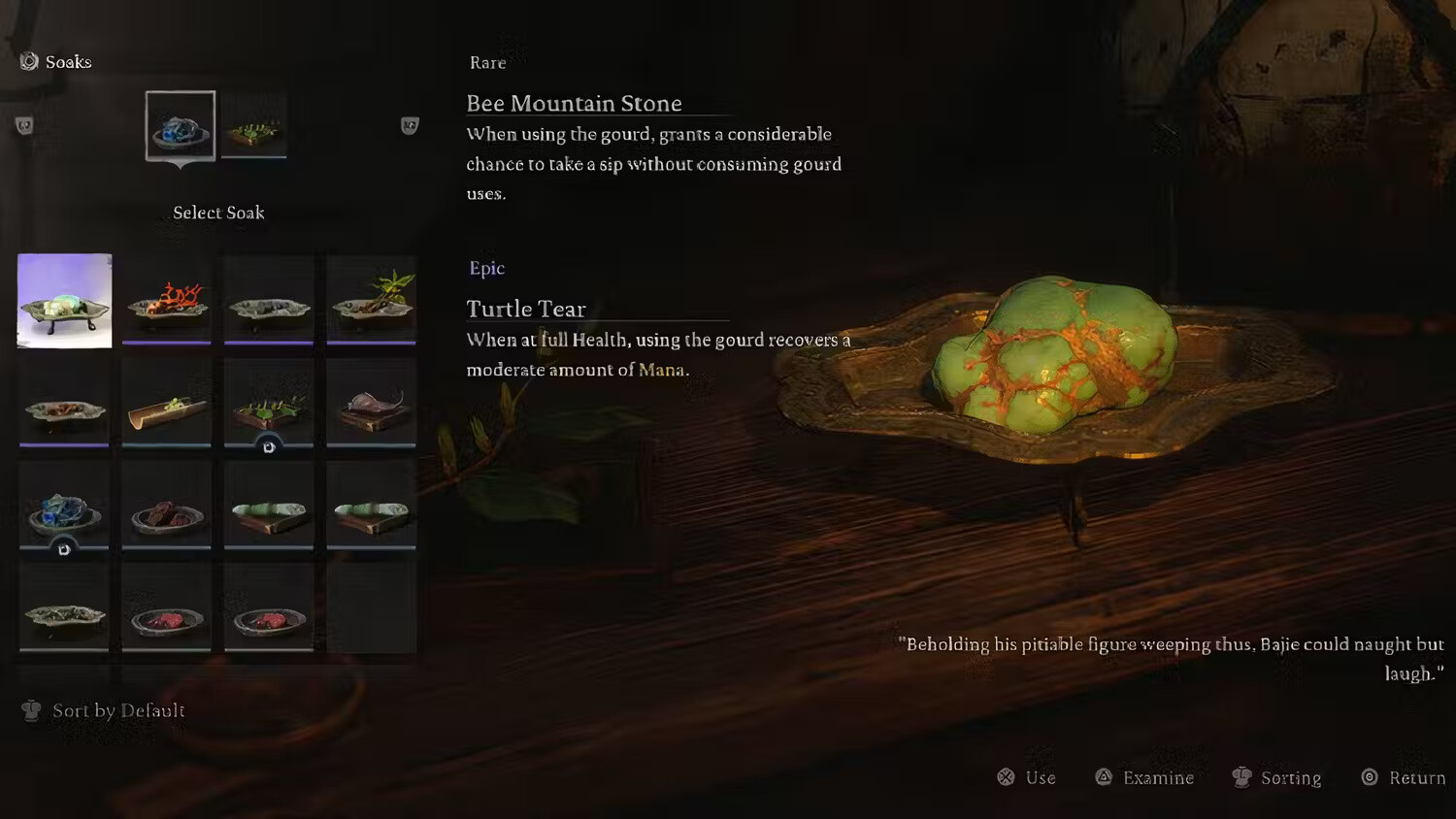Select the leafy sprouting branch soak
Screen dimensions: 1456x819
[x=371, y=301]
